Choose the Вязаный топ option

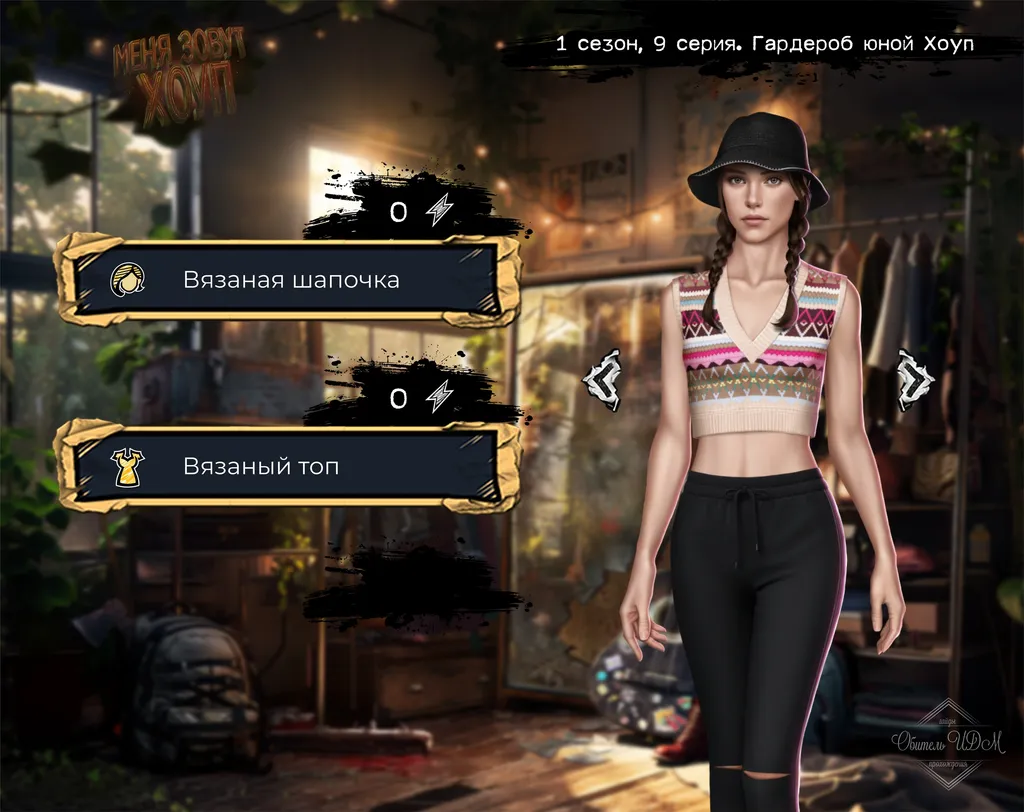[288, 466]
